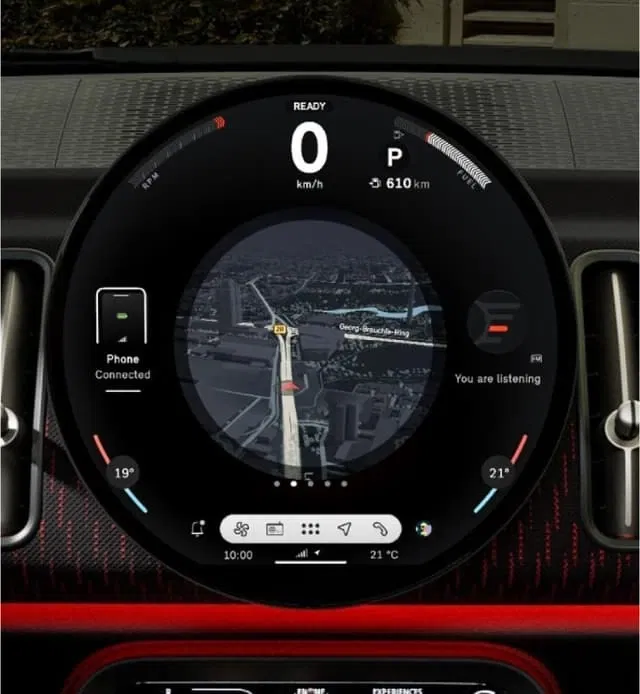
Task: Open navigation with the arrow icon
Action: 344,529
